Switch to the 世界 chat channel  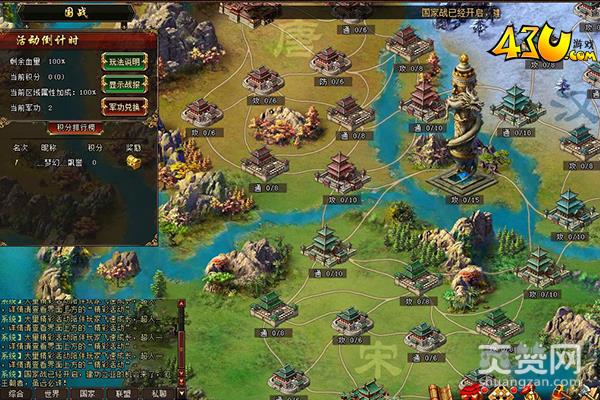50,394
